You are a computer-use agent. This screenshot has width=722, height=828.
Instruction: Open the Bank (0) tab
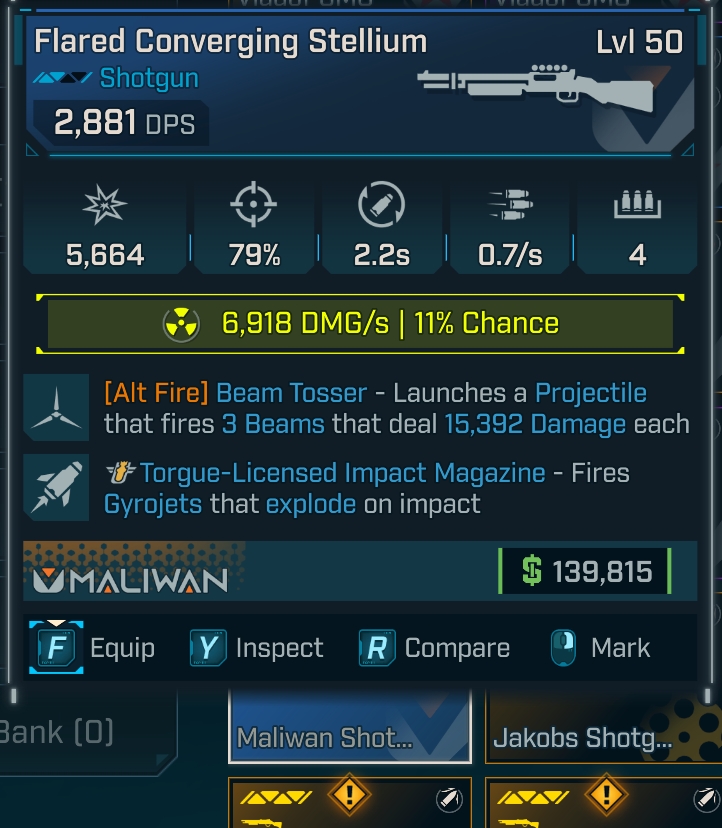pos(58,731)
